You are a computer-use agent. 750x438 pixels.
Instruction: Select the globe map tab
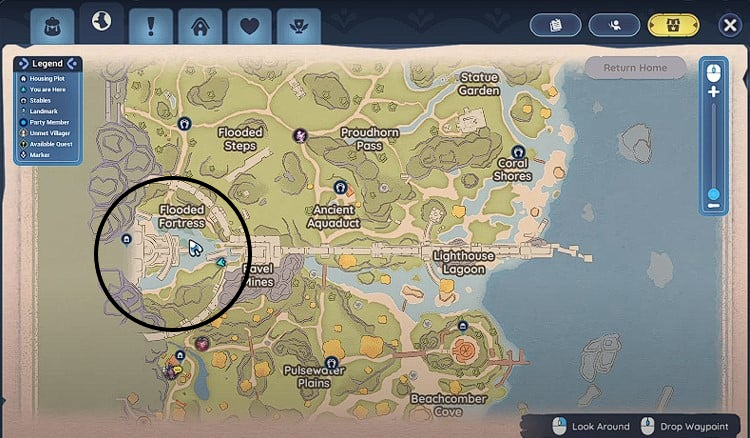(101, 22)
